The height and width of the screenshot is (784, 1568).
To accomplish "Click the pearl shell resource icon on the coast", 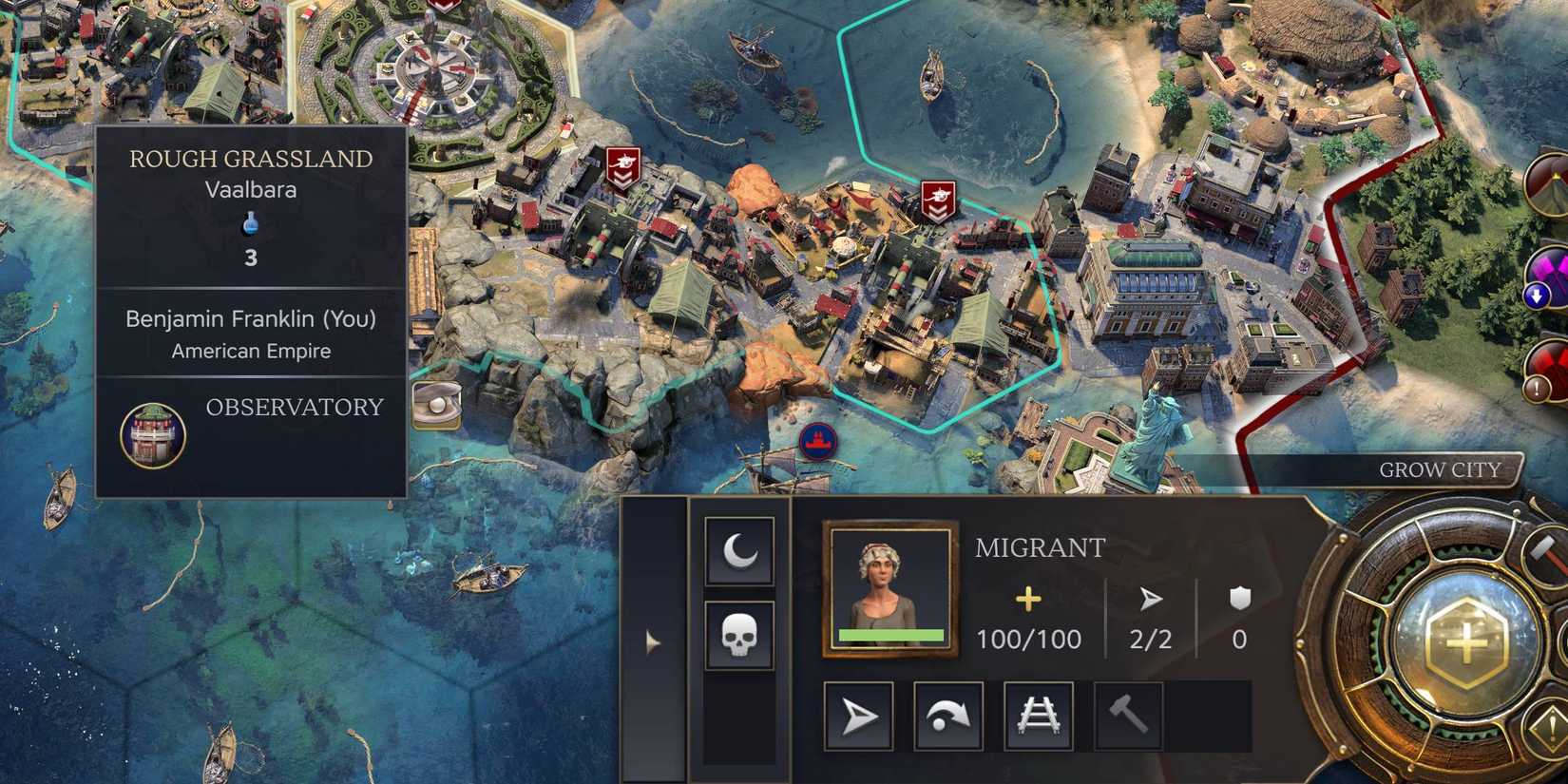I will [x=436, y=404].
